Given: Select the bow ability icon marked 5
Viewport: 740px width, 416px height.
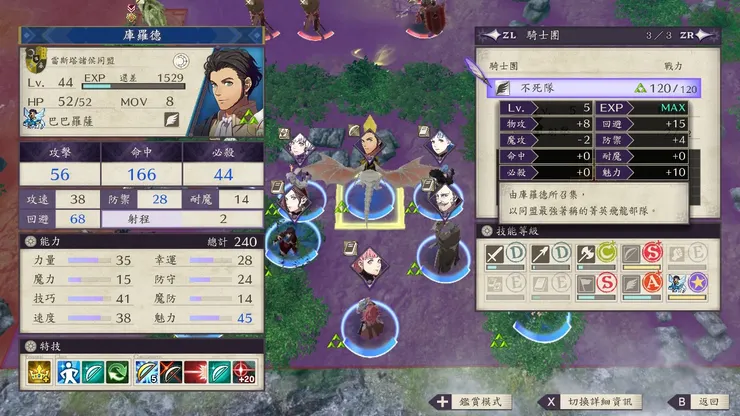Looking at the screenshot, I should (146, 372).
